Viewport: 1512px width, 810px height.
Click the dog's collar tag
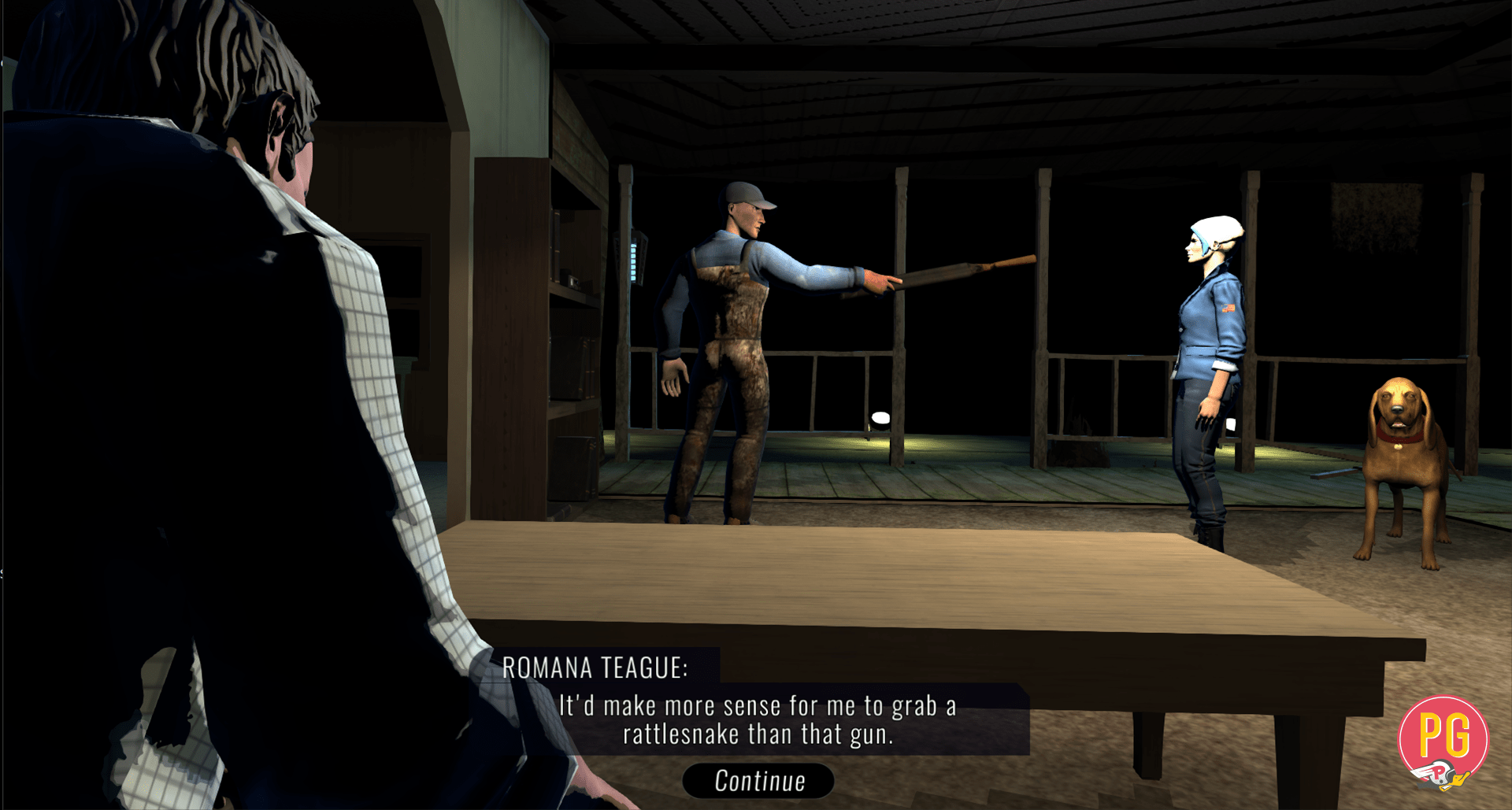1398,446
